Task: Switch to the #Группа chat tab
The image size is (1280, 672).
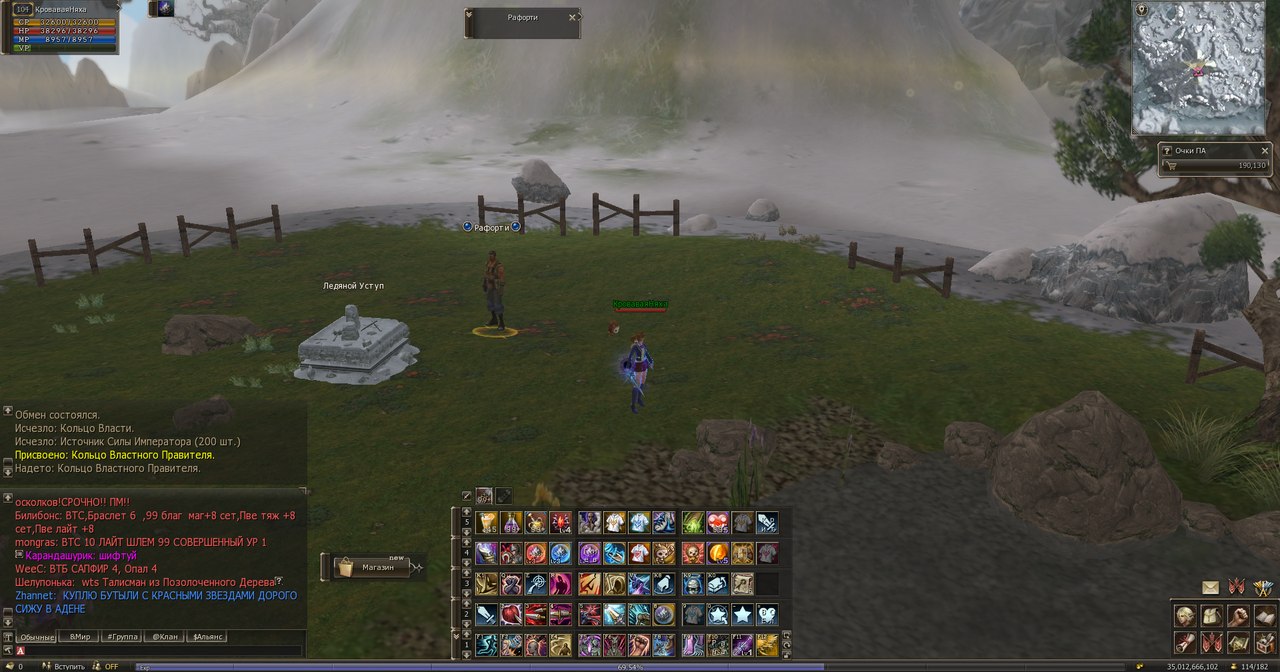Action: pos(122,636)
